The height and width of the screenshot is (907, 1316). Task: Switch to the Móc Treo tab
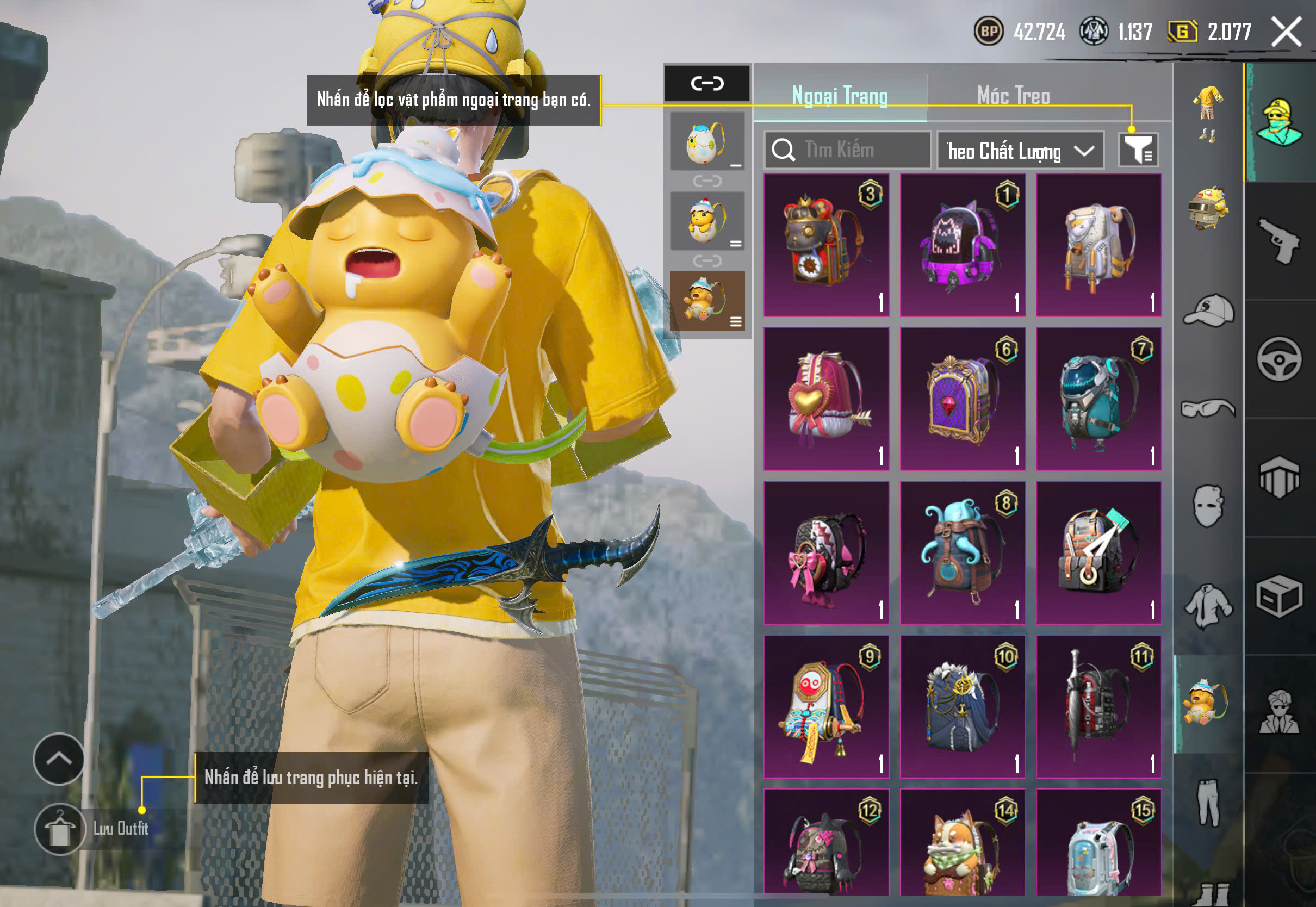pyautogui.click(x=1013, y=96)
